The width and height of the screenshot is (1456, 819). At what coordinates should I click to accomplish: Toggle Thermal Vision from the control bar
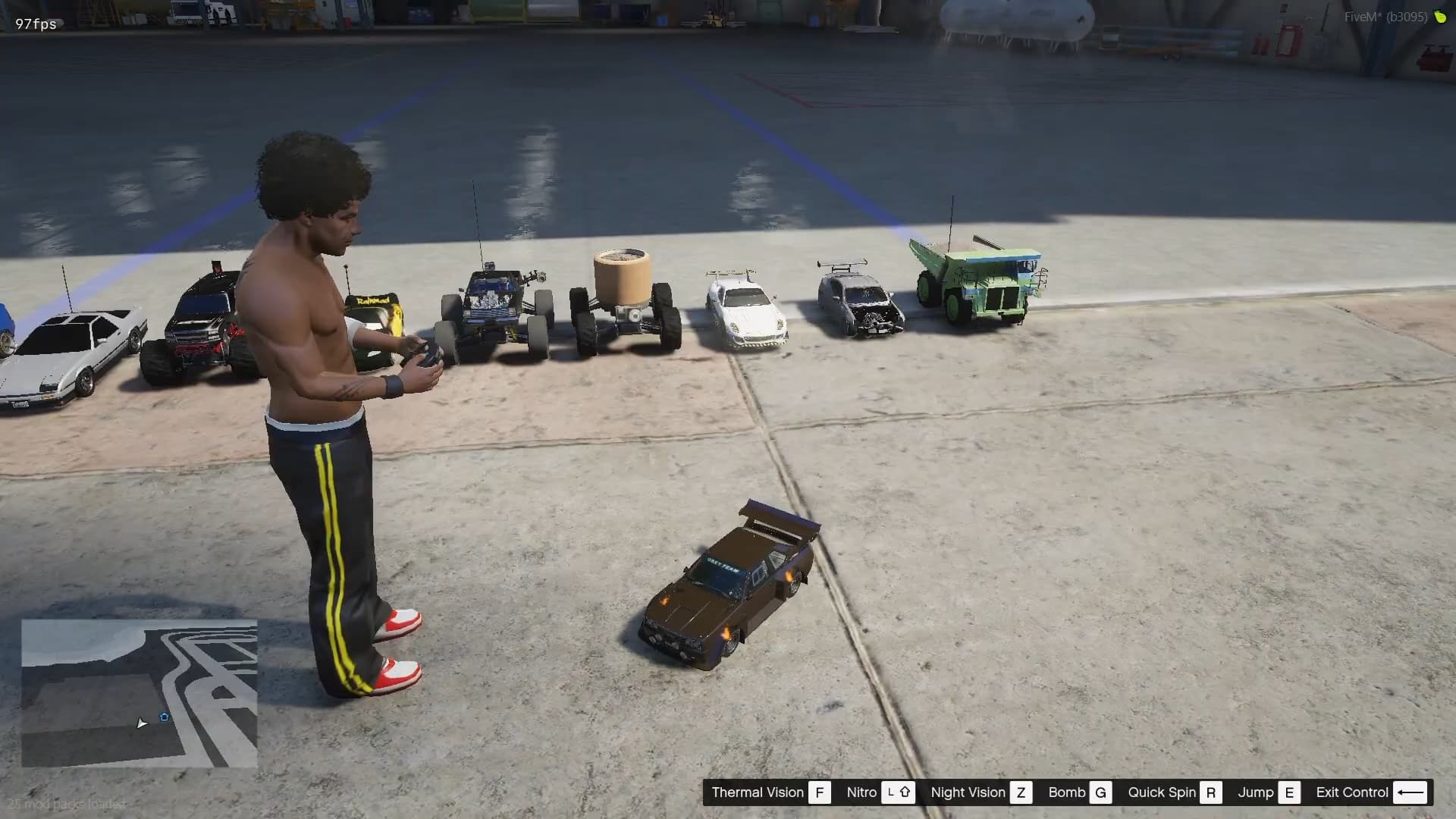(x=757, y=792)
